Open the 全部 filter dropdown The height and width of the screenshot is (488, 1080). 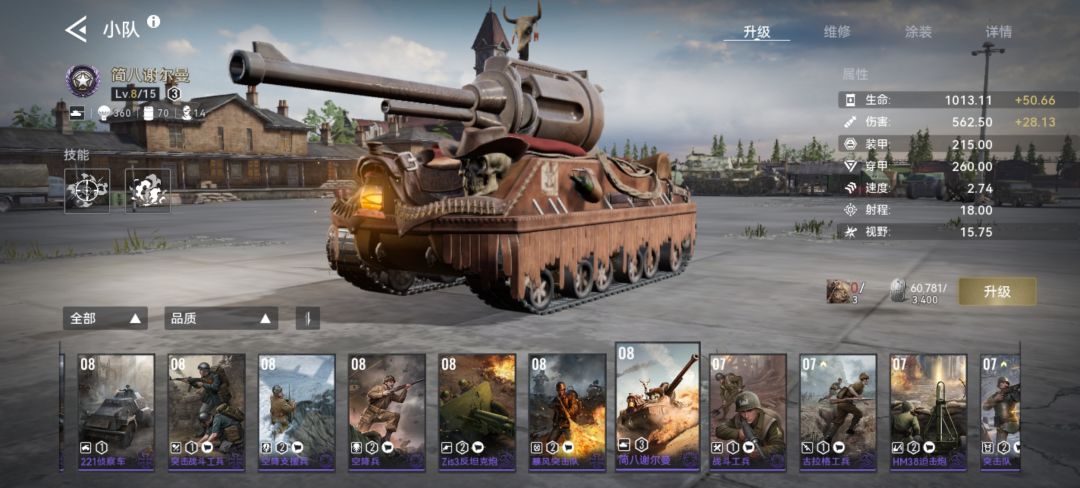105,318
